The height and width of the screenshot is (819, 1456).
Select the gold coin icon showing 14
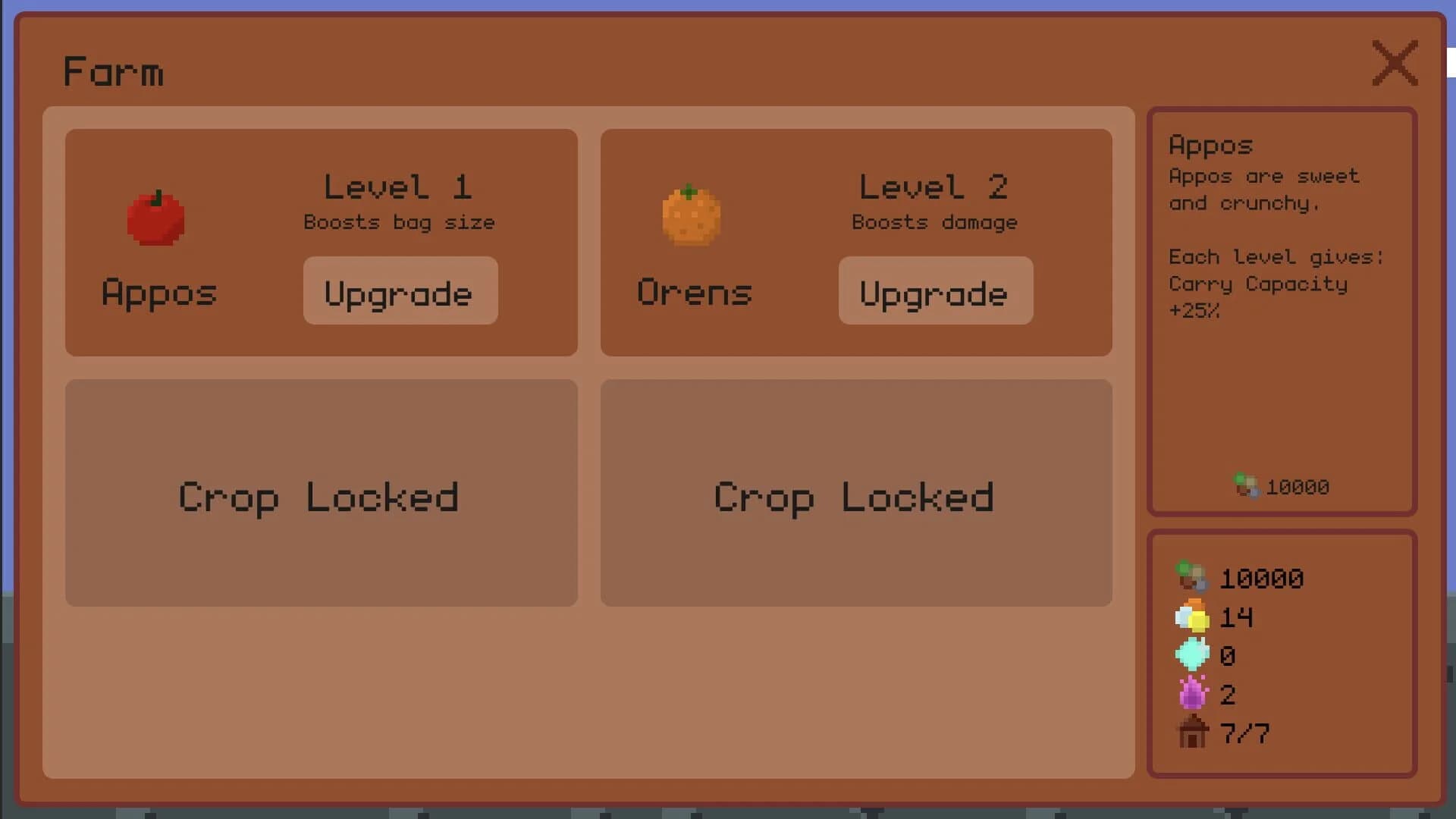point(1192,617)
